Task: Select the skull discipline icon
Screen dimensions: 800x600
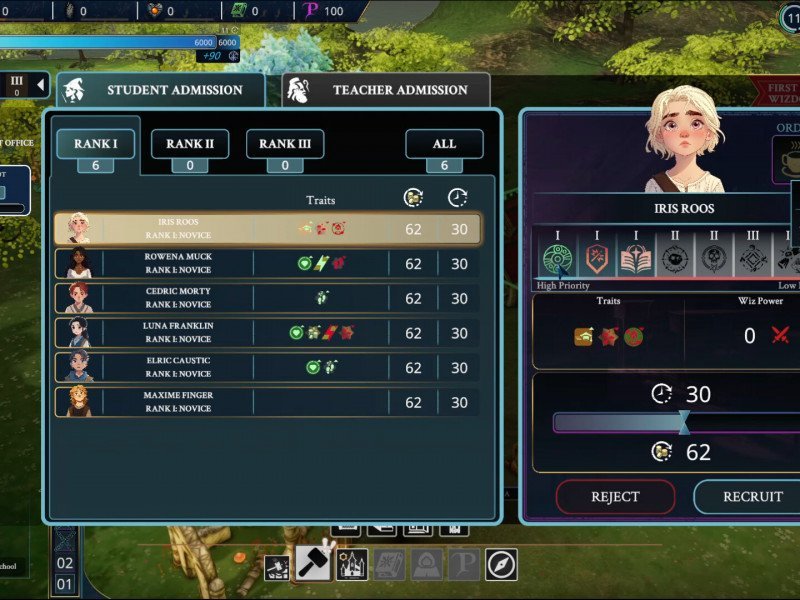Action: pyautogui.click(x=714, y=260)
